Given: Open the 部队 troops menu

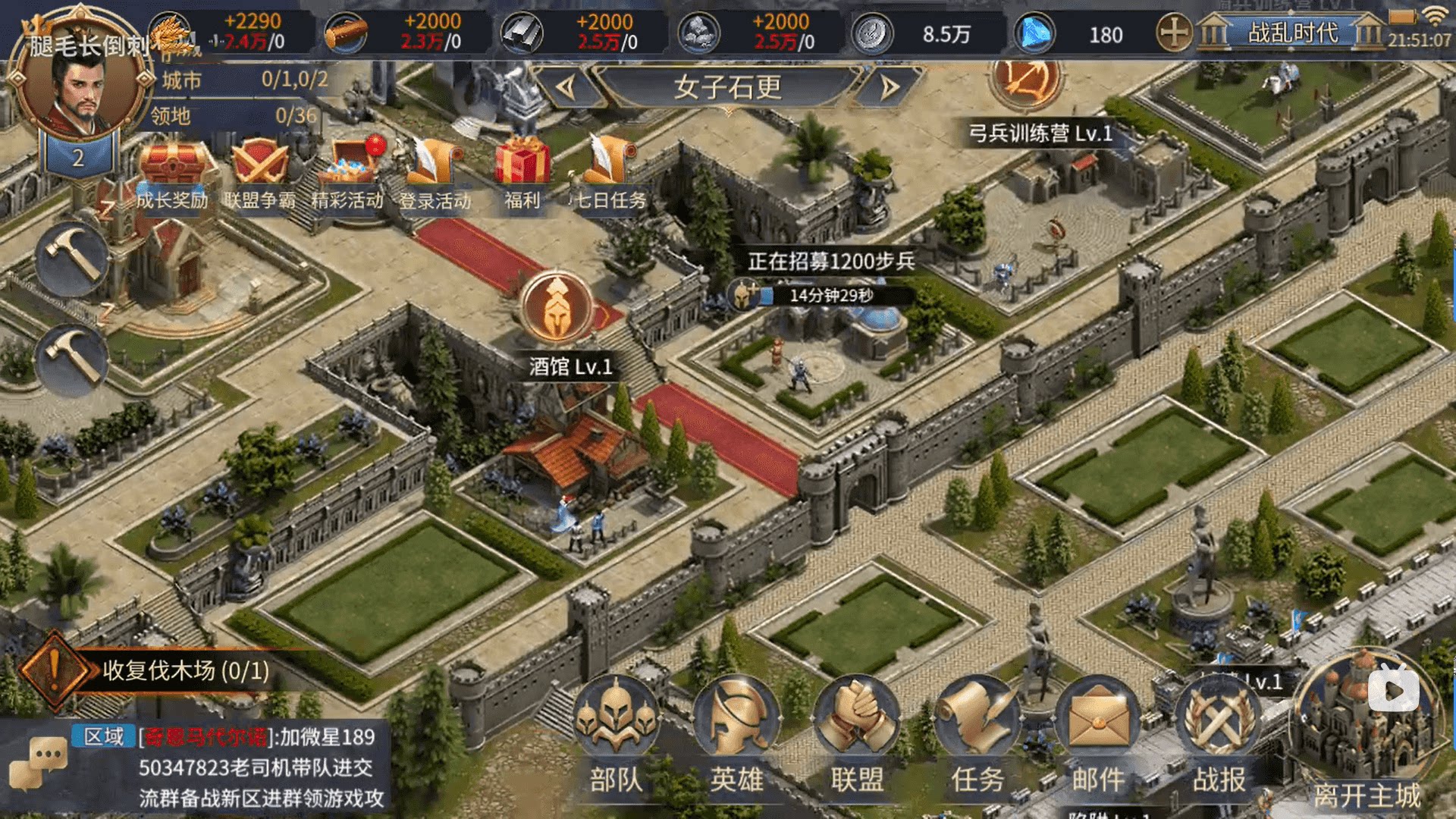Looking at the screenshot, I should pyautogui.click(x=615, y=728).
